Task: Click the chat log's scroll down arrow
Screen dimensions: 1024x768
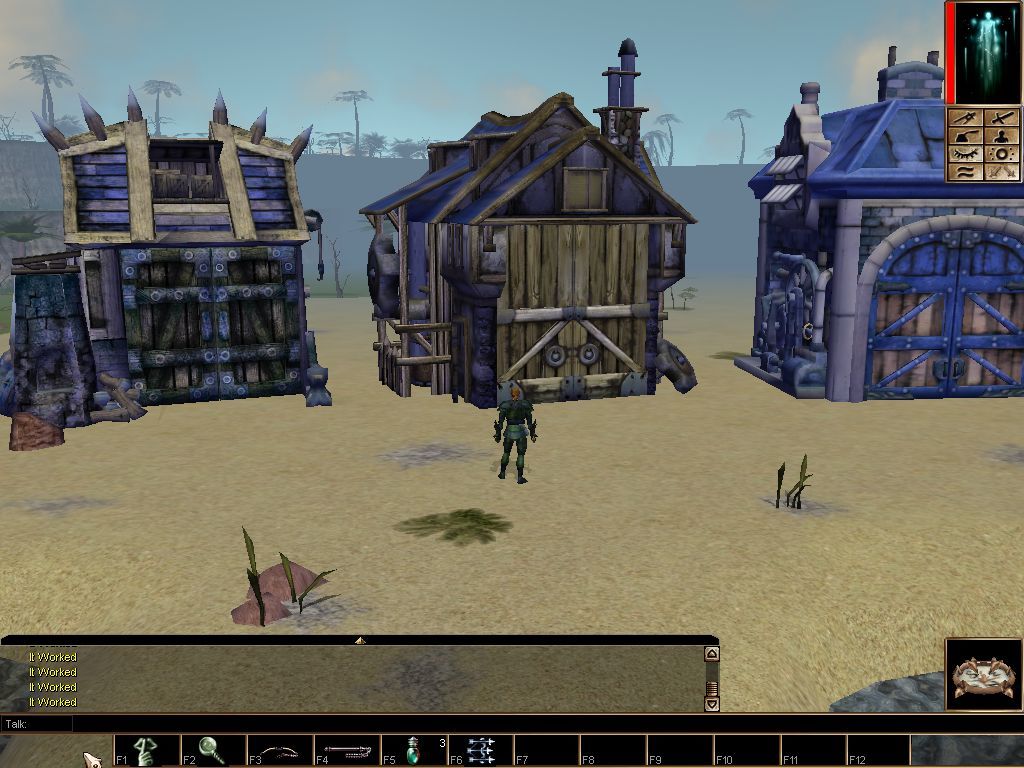Action: point(712,703)
